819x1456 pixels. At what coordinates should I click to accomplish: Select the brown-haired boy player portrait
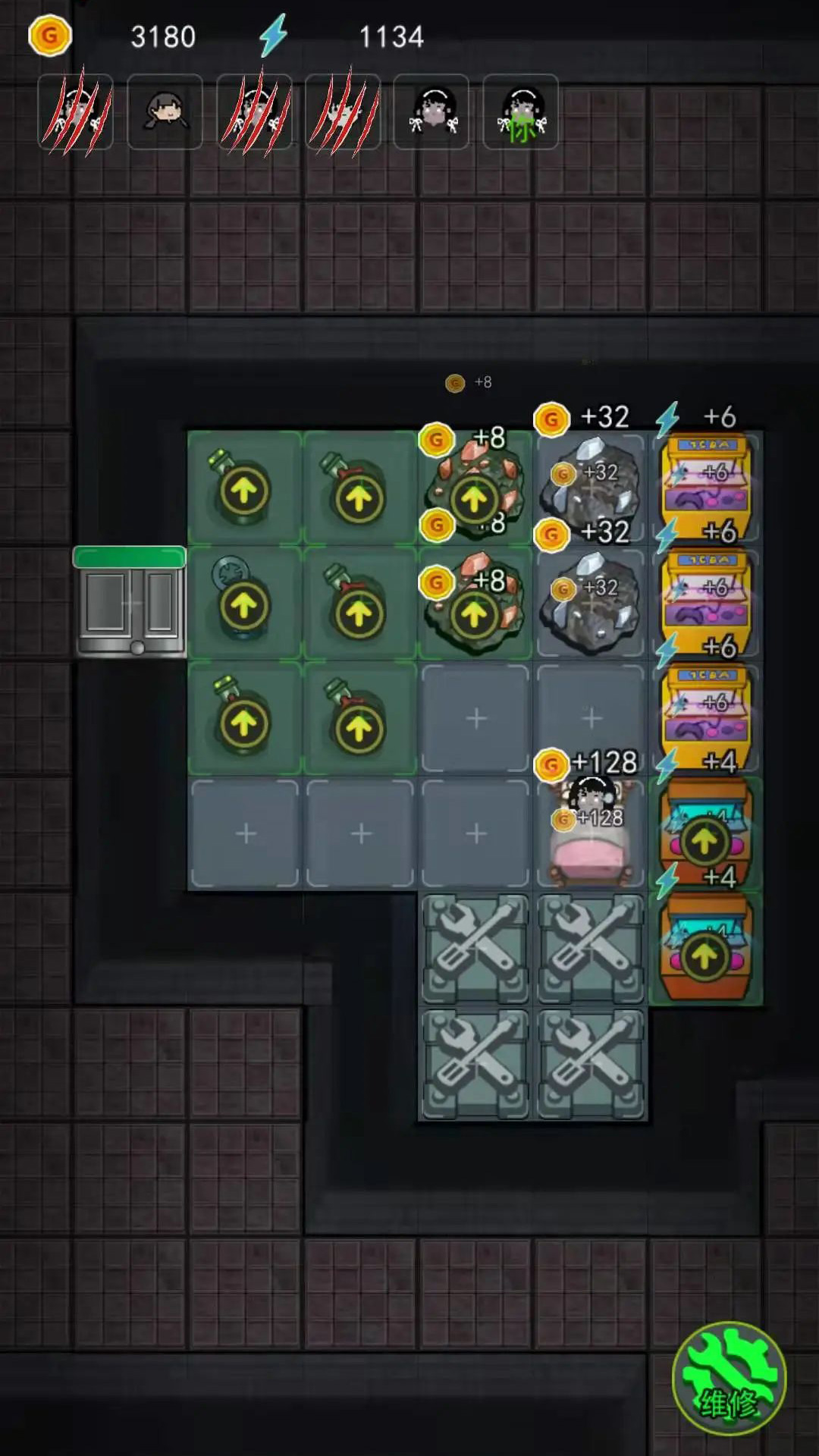pos(165,112)
